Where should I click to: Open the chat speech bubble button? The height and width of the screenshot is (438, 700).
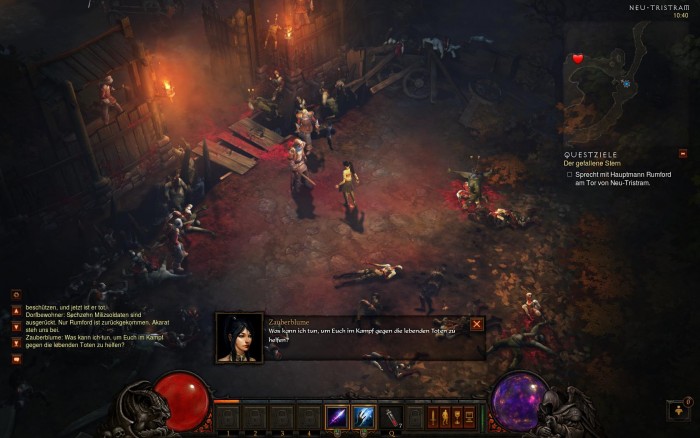pos(16,358)
